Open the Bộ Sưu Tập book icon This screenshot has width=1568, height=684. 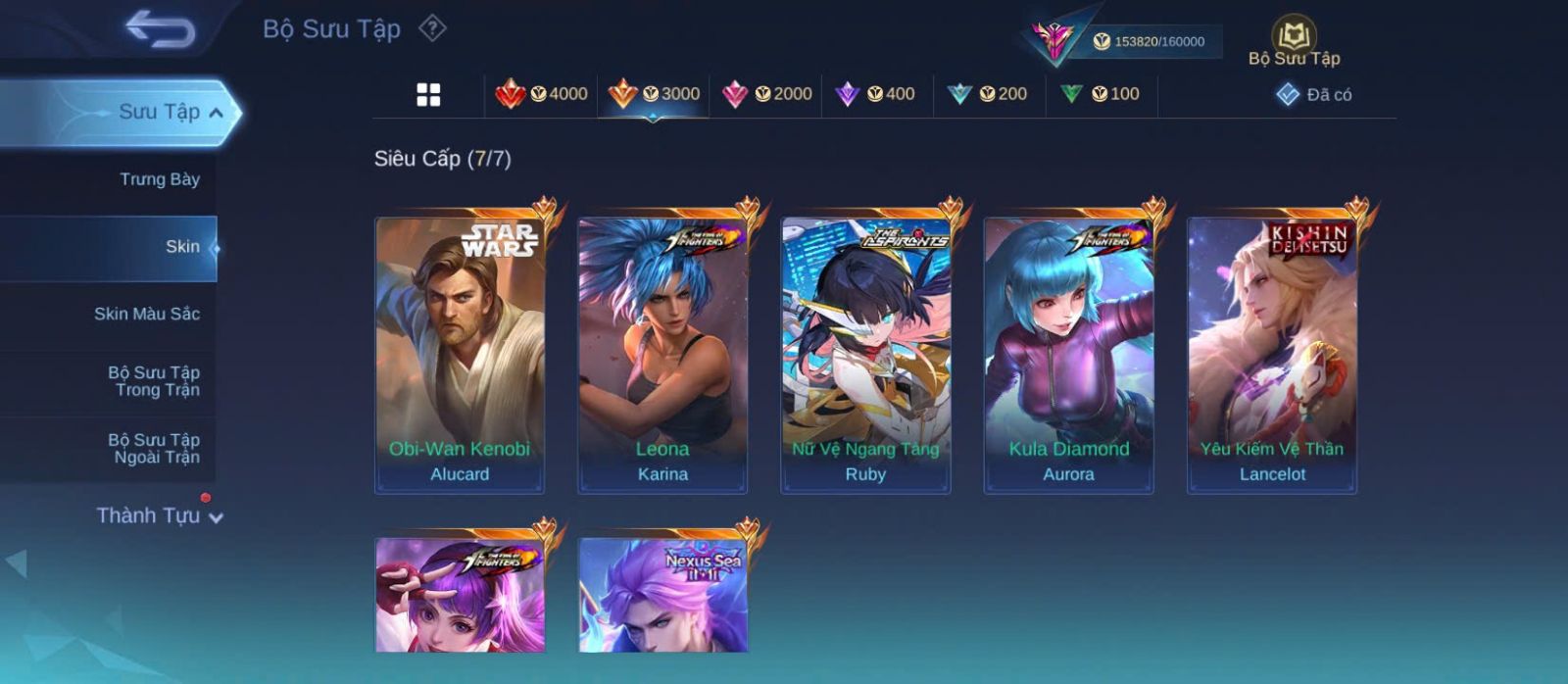(1294, 35)
